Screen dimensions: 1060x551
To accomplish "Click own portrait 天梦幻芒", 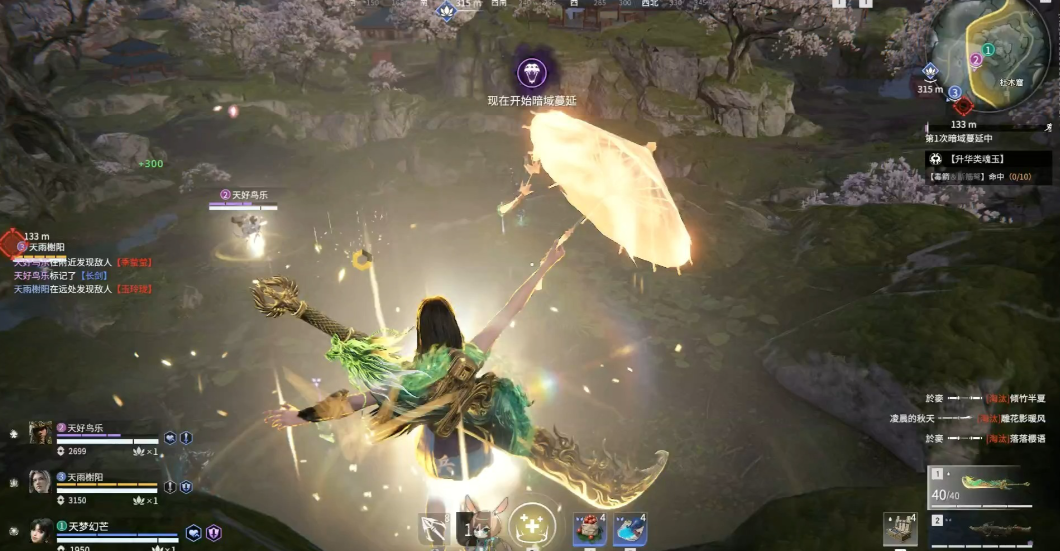I will pos(41,530).
